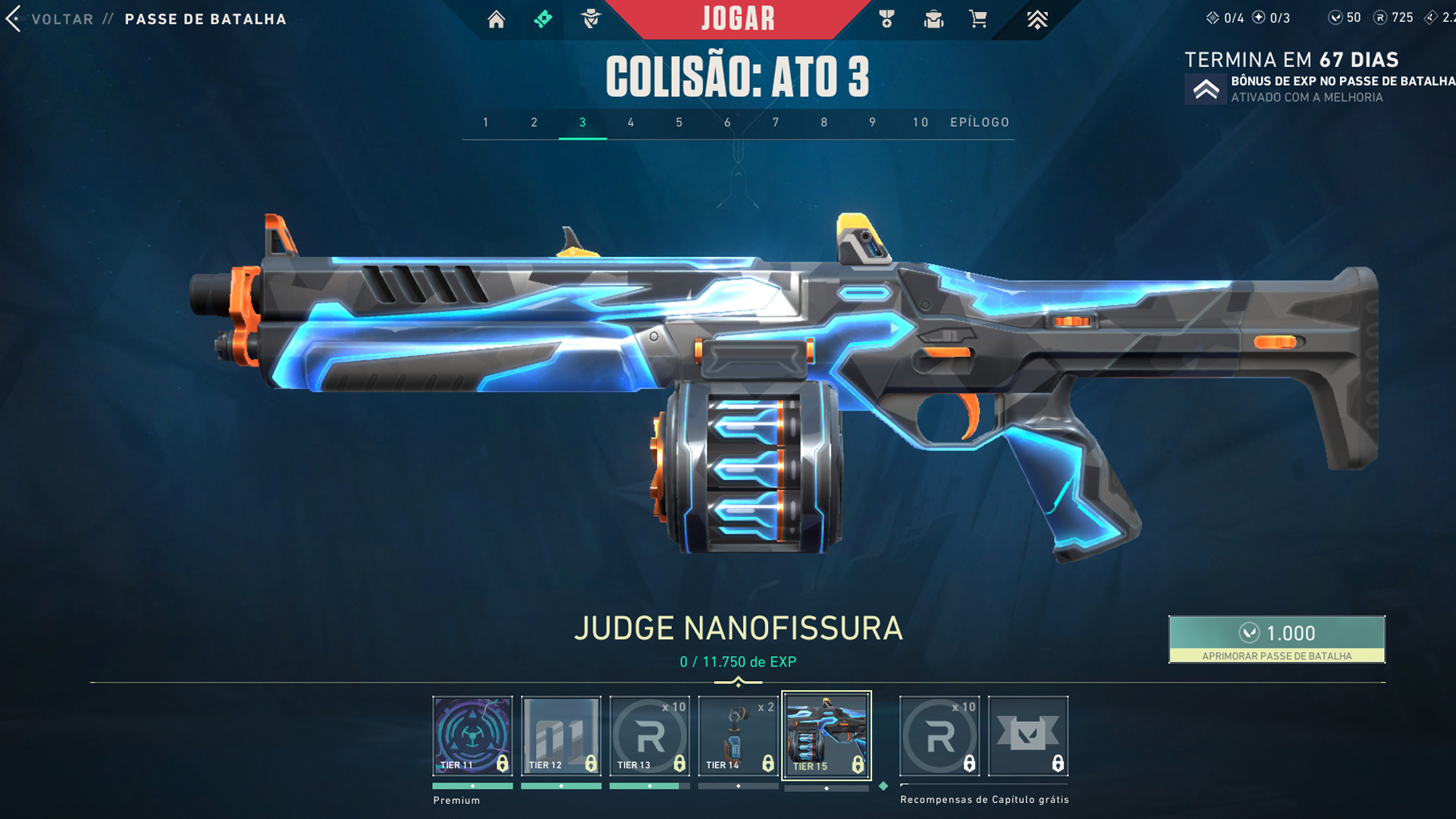Select the Tier 13 Radianite reward
This screenshot has width=1456, height=819.
650,736
